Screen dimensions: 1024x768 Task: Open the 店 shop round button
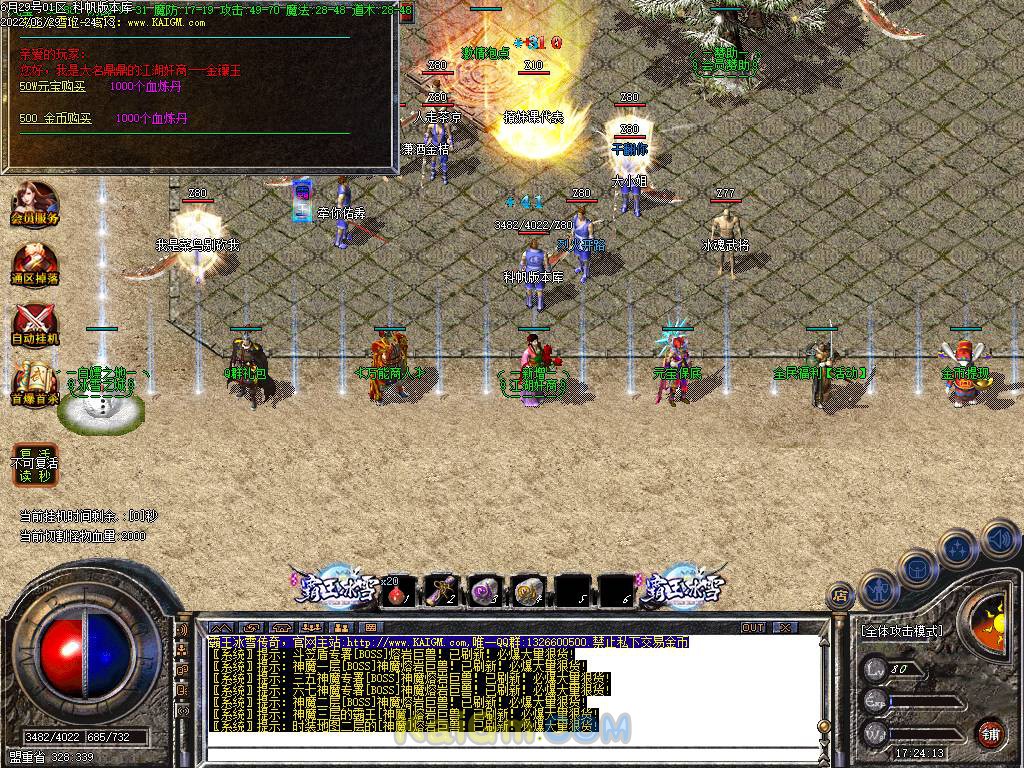pyautogui.click(x=840, y=597)
